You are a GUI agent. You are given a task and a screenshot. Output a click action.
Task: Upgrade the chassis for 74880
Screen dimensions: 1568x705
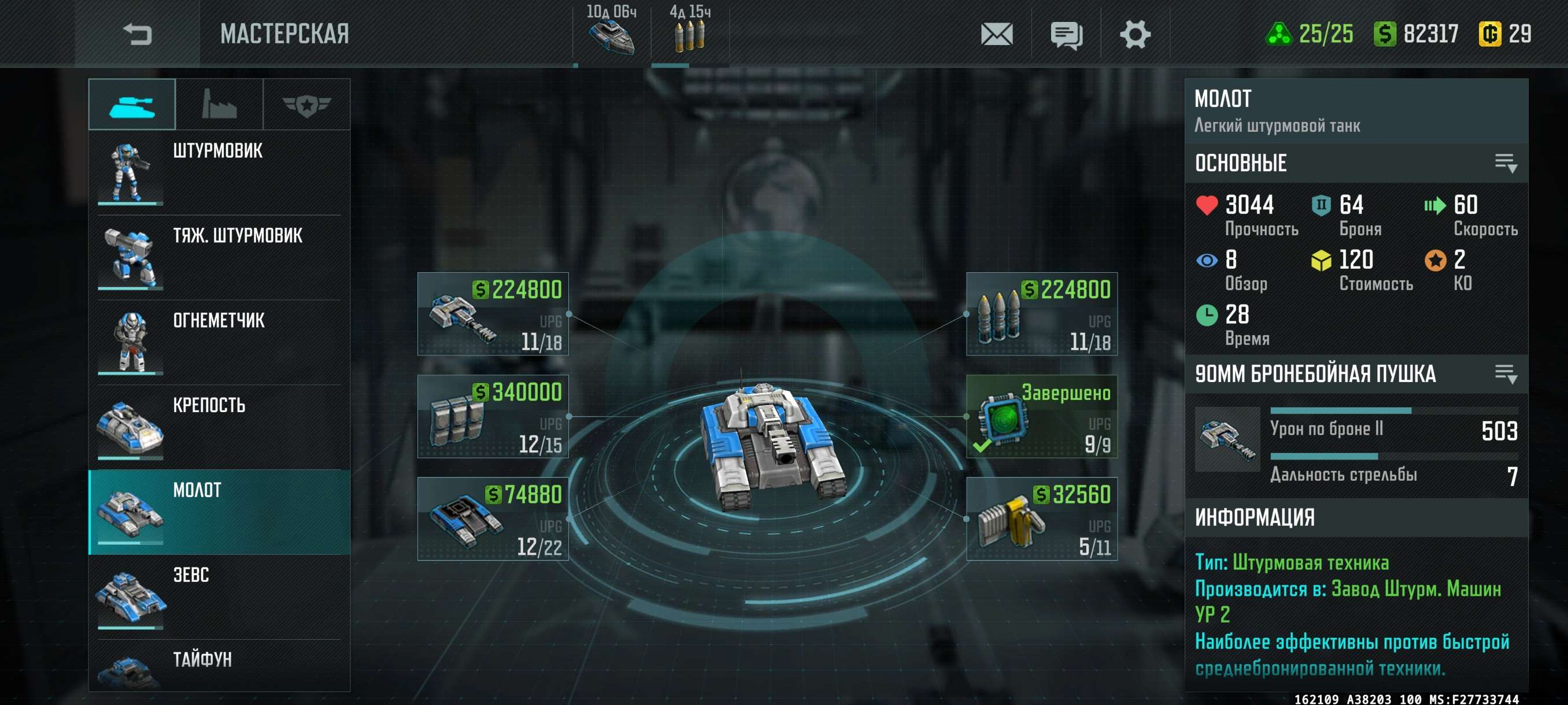tap(493, 519)
